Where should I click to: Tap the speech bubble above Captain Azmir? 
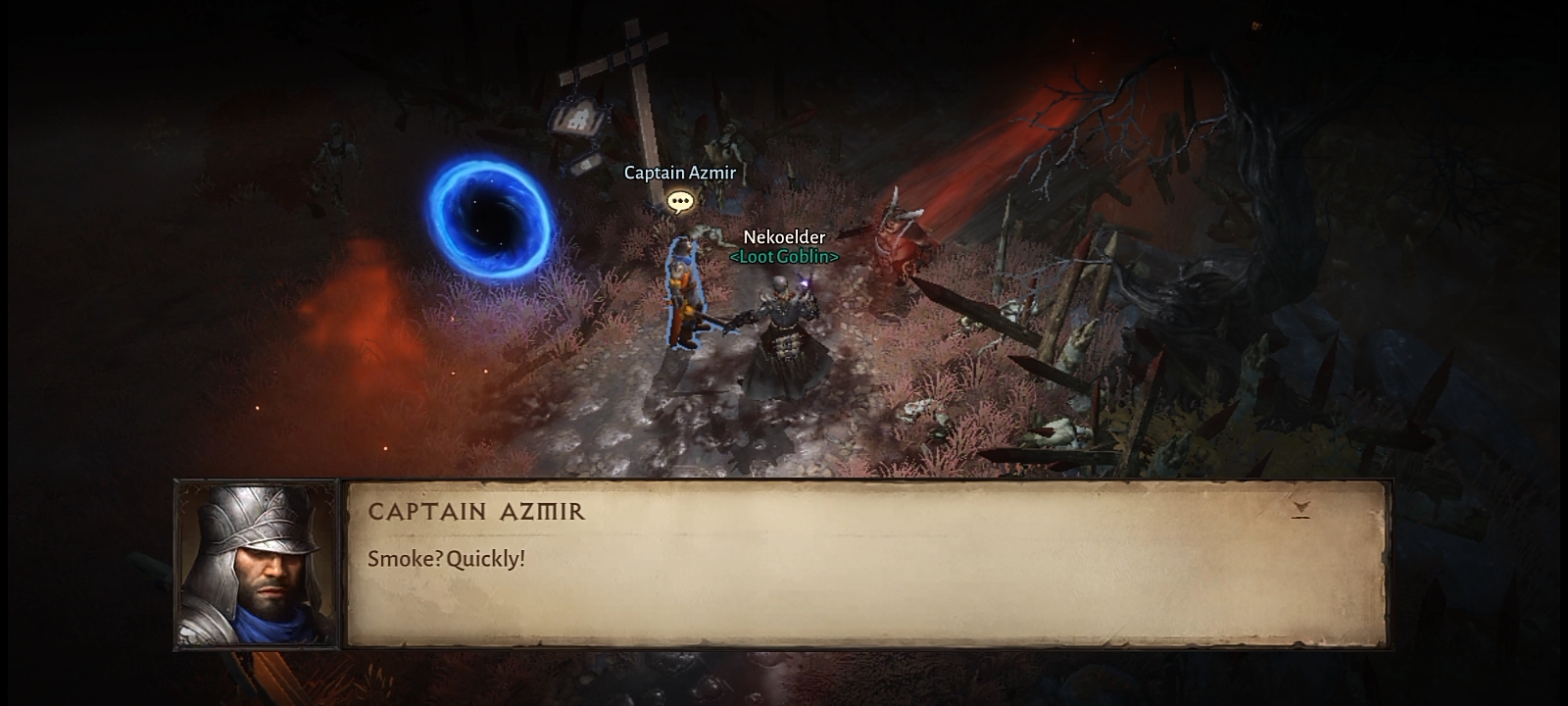point(680,202)
